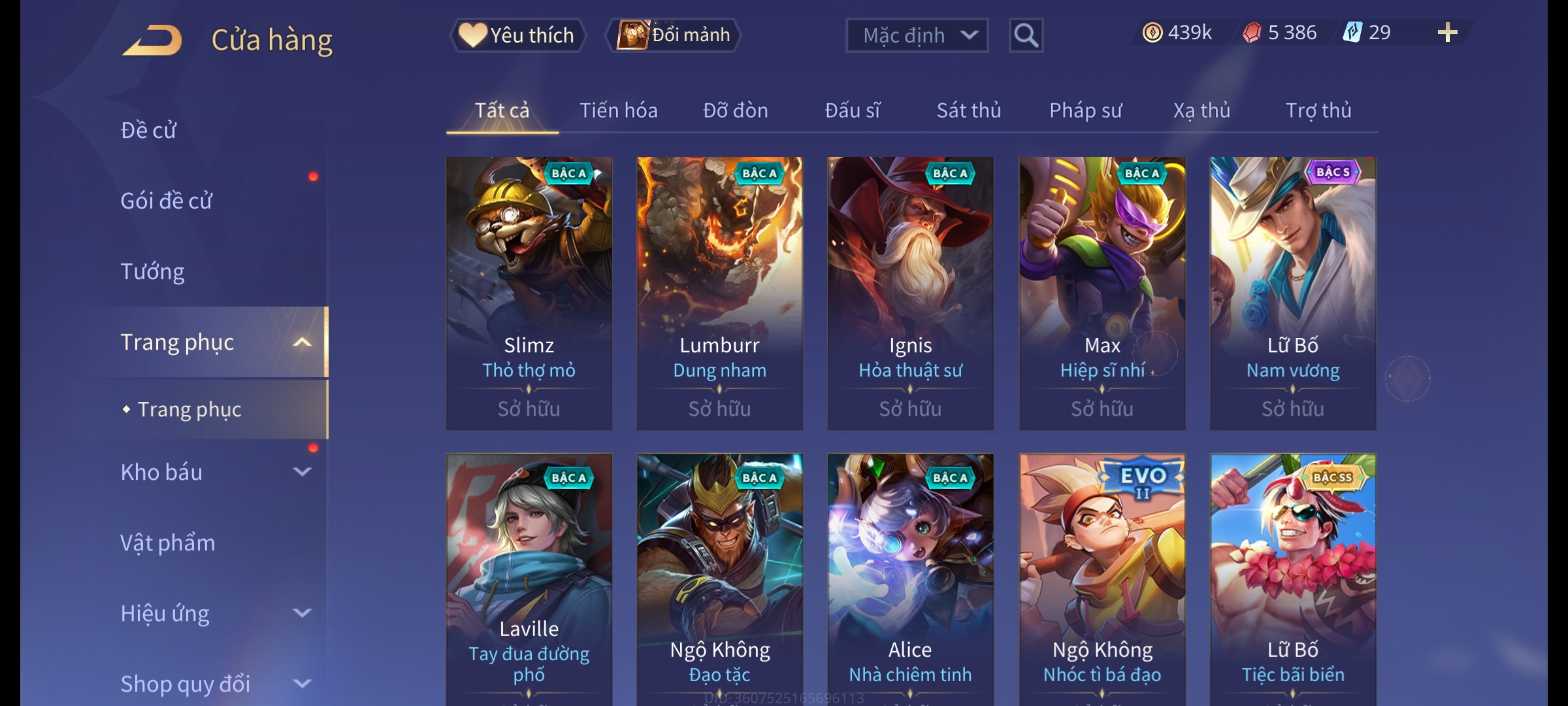
Task: Open the Vật phẩm items section
Action: pyautogui.click(x=168, y=543)
